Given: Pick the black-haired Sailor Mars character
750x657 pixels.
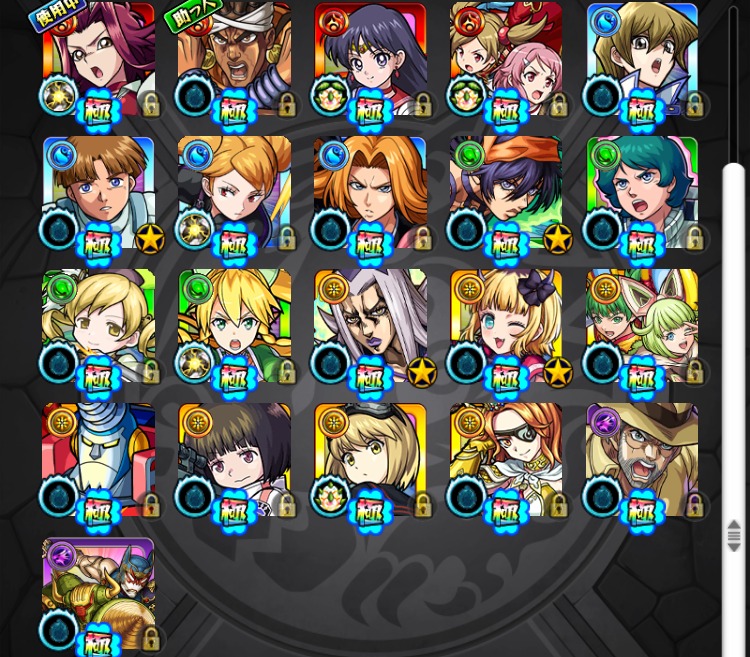Looking at the screenshot, I should (x=370, y=58).
